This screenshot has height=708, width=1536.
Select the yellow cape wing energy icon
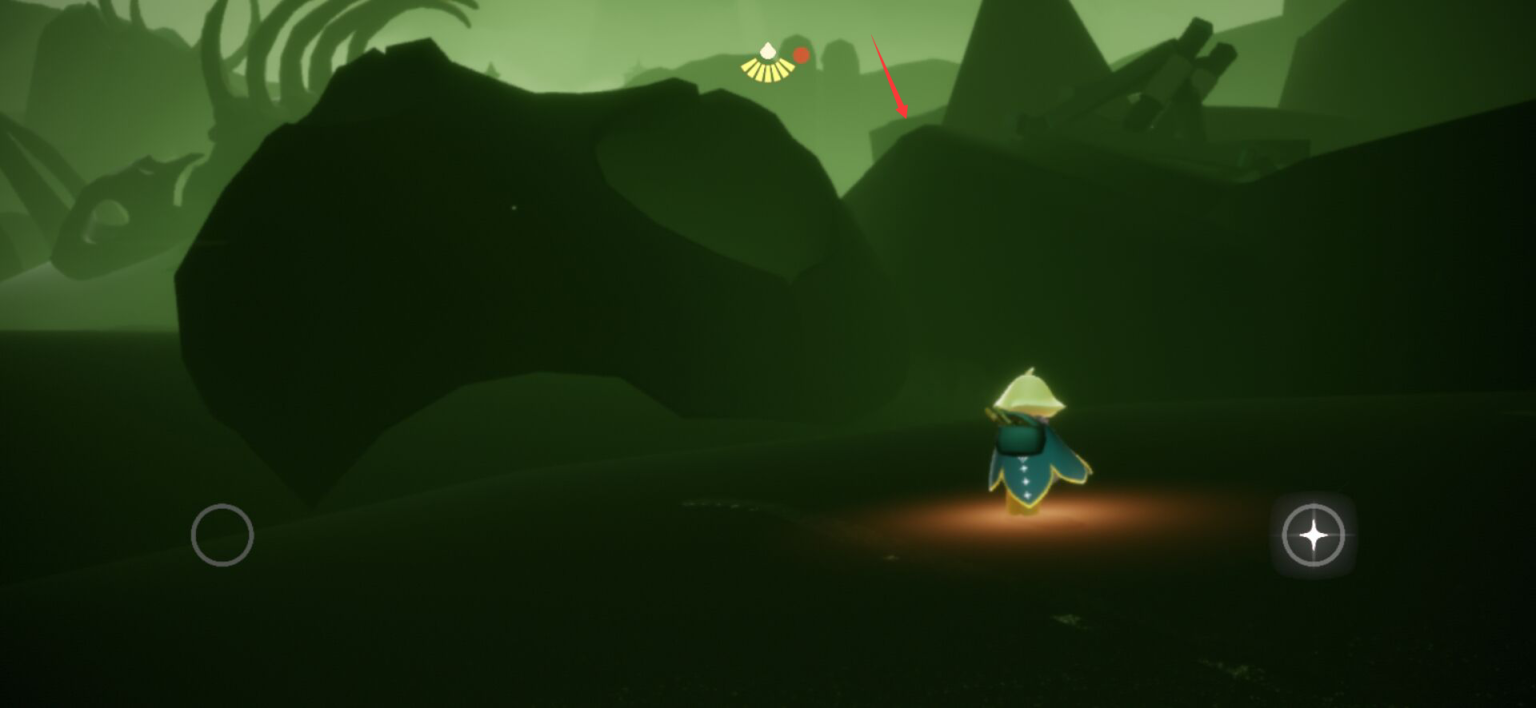(x=767, y=63)
